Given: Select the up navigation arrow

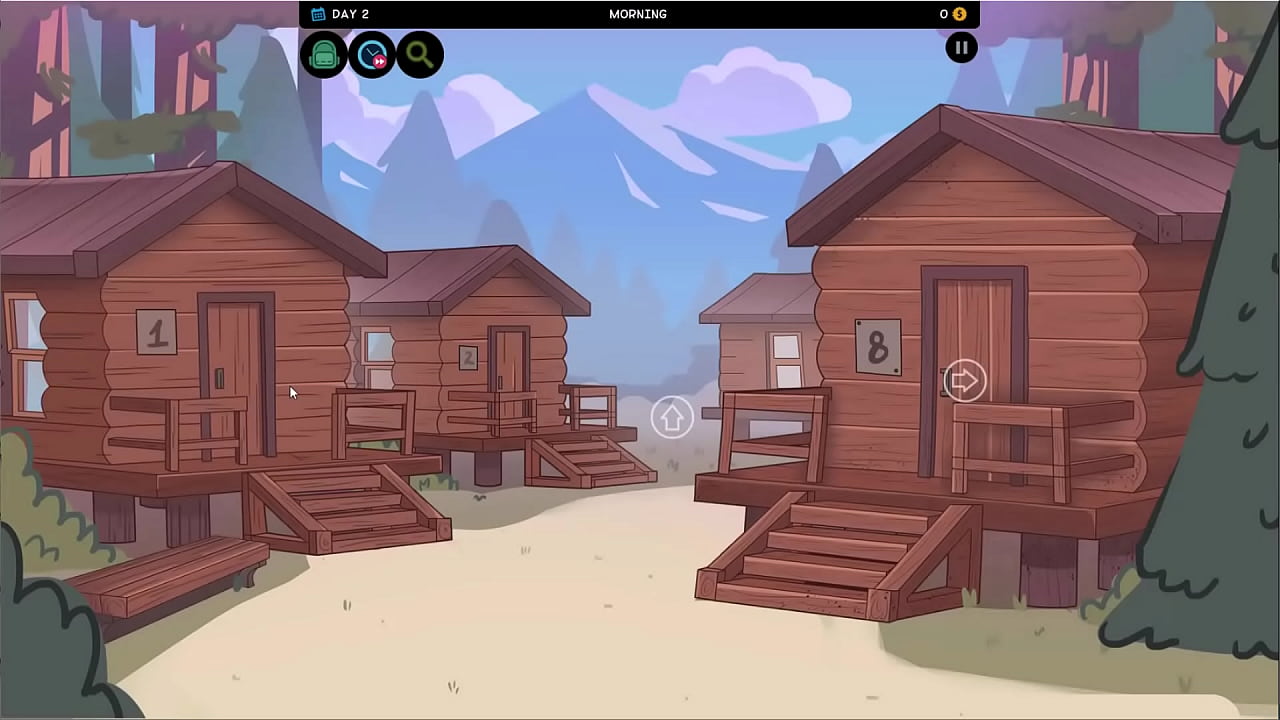Looking at the screenshot, I should 671,417.
